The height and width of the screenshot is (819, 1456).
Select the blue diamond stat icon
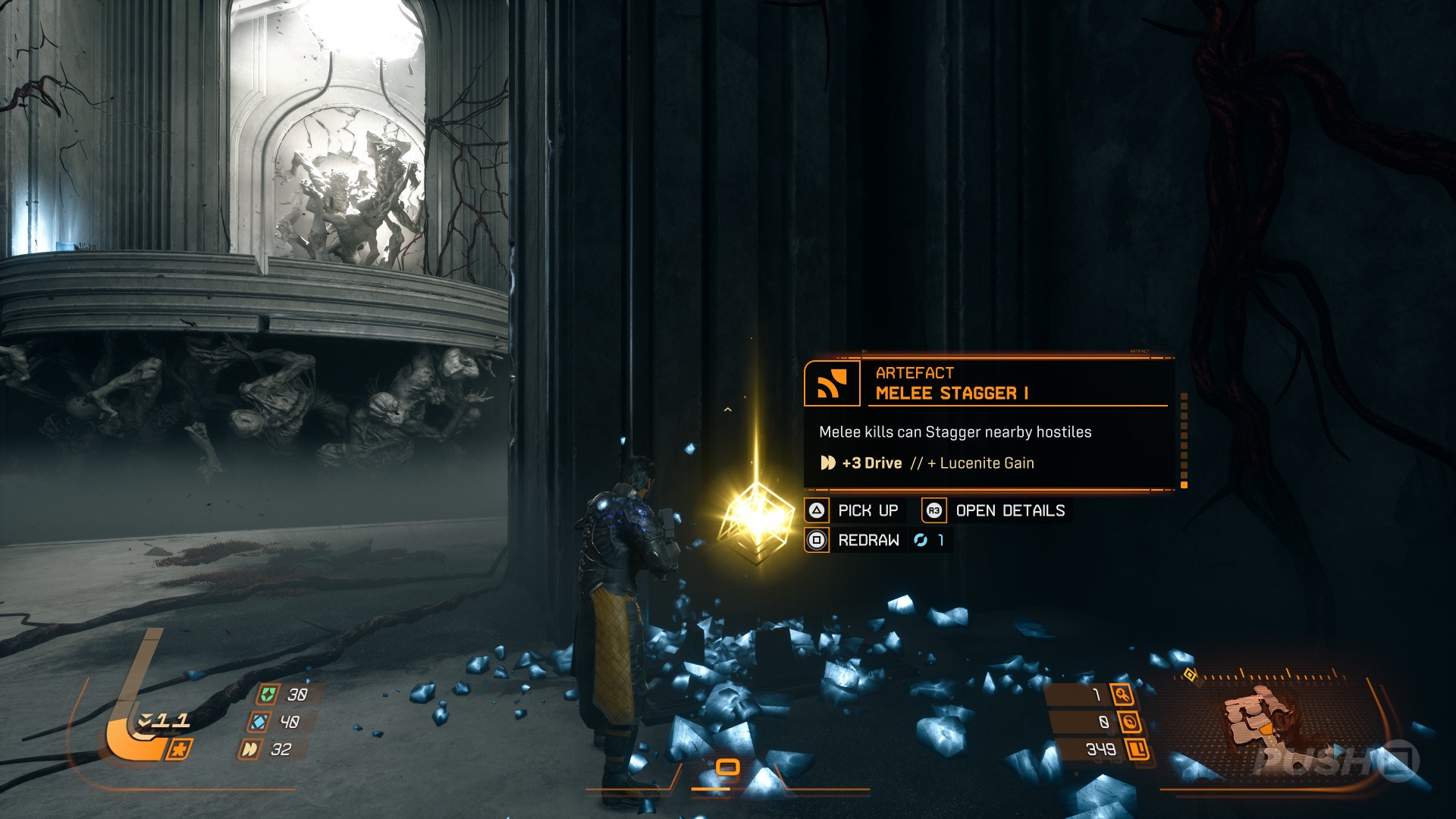click(x=259, y=721)
